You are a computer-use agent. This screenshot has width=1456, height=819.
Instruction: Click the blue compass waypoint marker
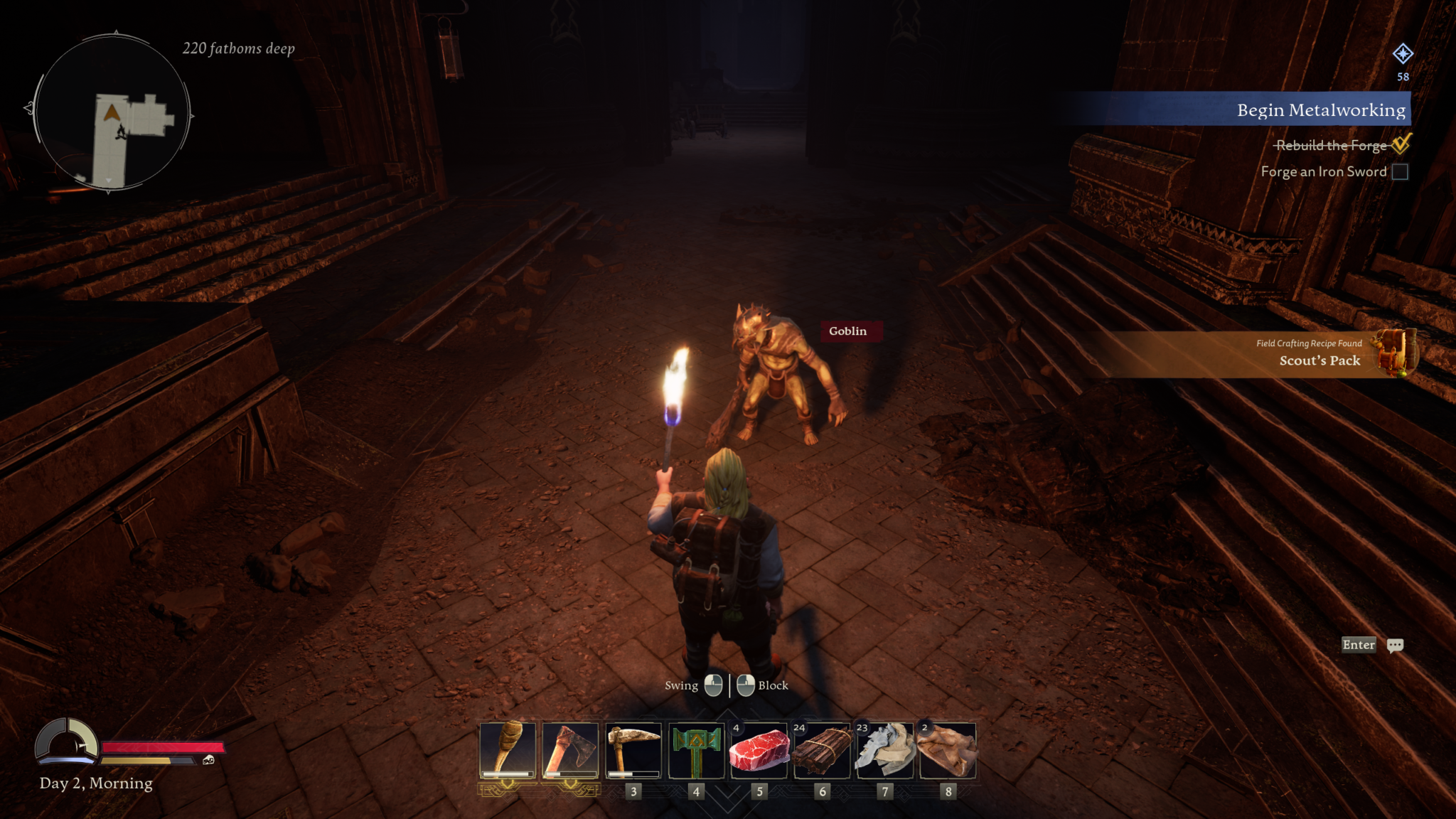1402,53
